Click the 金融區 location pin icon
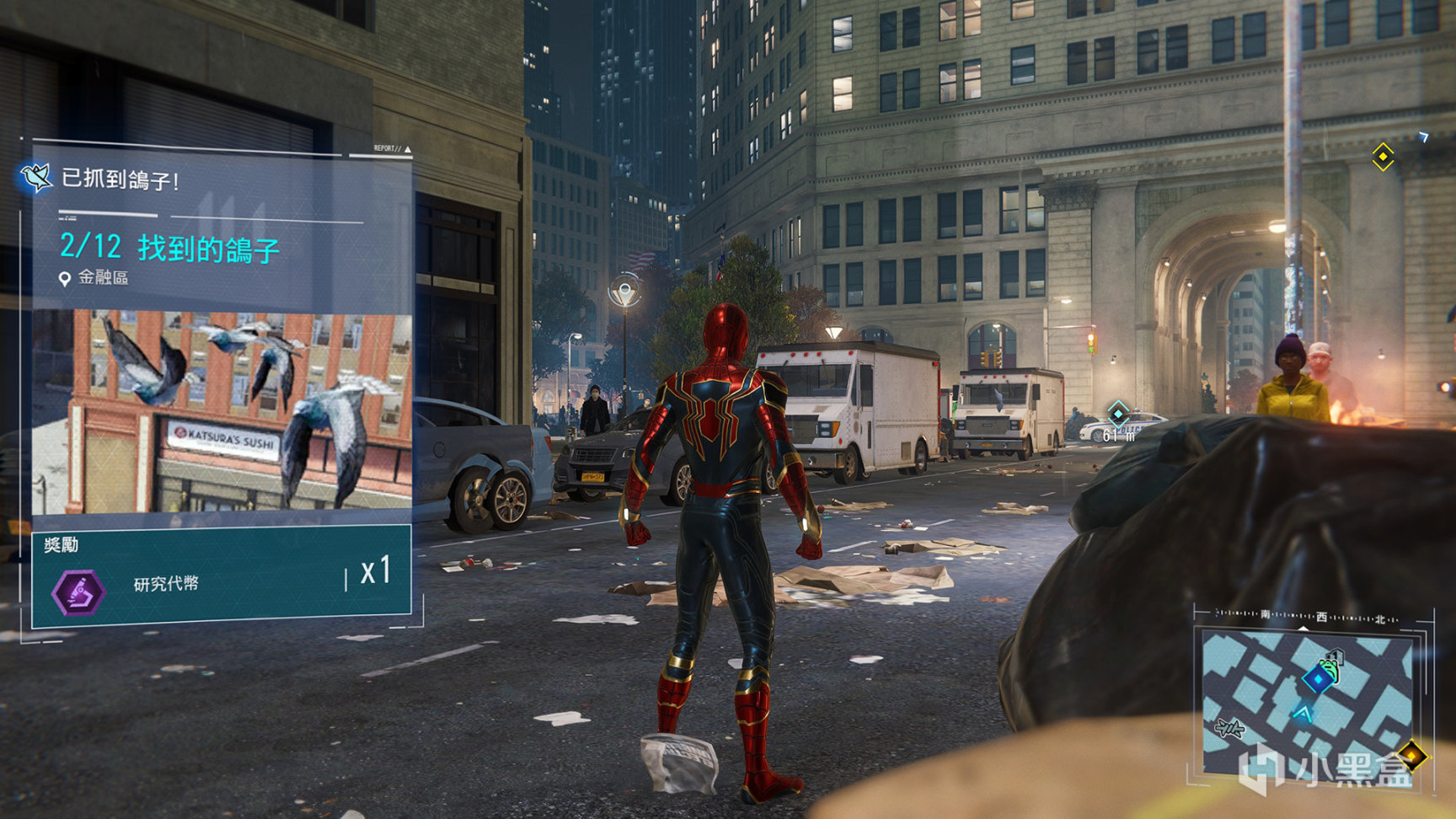 pos(64,278)
